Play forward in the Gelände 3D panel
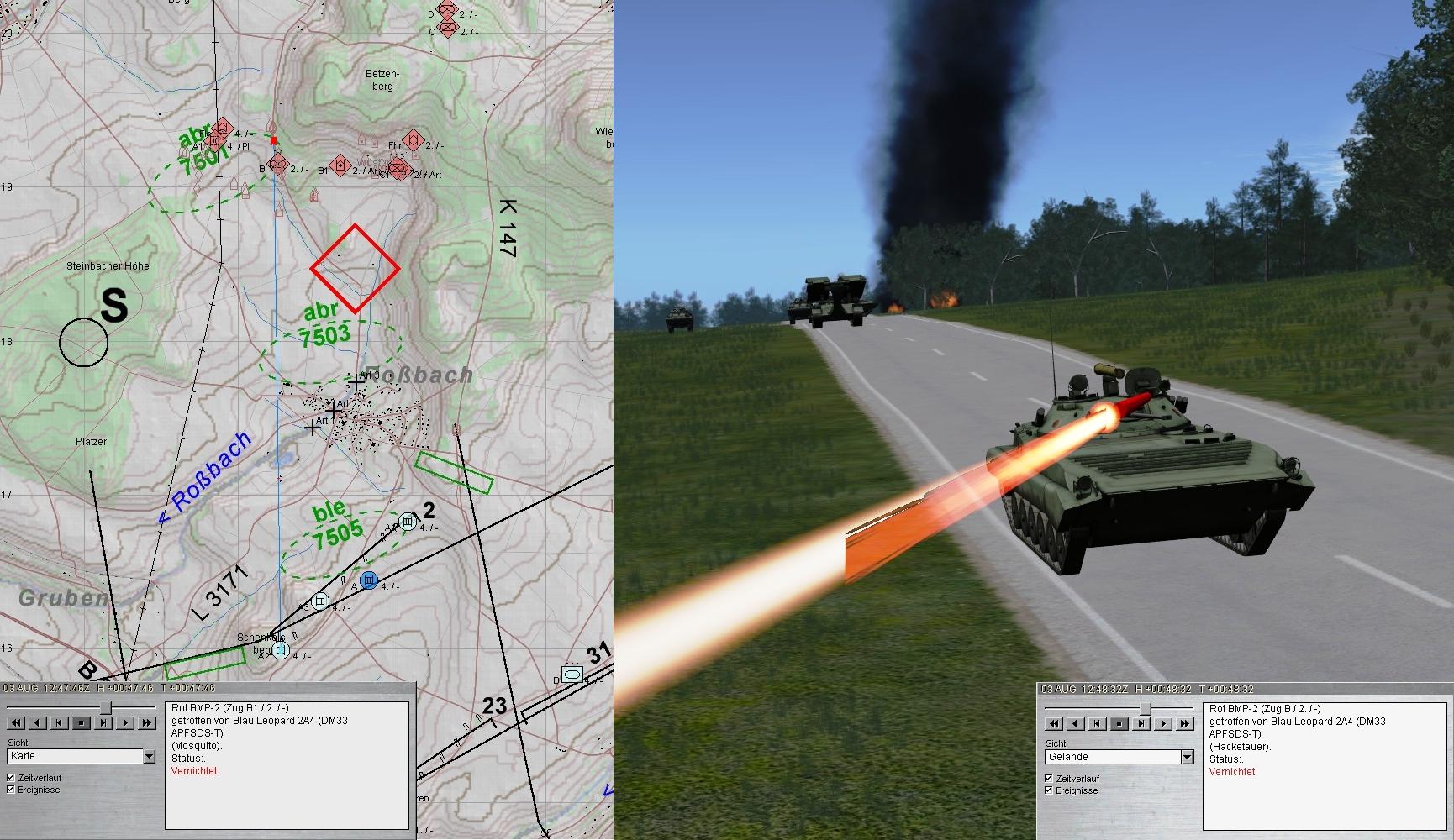Screen dimensions: 1454x840 [1164, 723]
